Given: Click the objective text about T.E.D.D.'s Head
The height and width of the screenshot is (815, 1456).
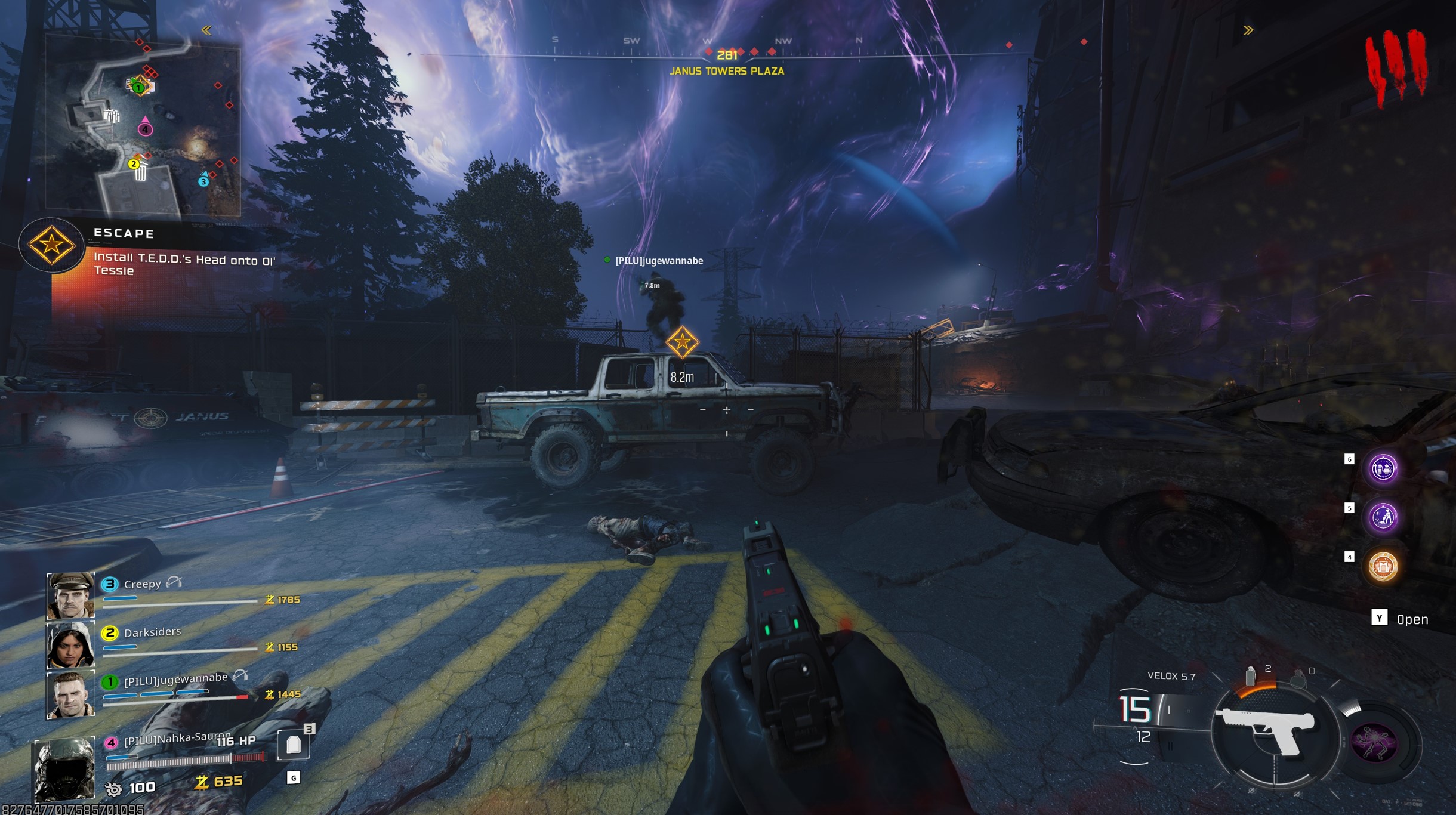Looking at the screenshot, I should (184, 264).
